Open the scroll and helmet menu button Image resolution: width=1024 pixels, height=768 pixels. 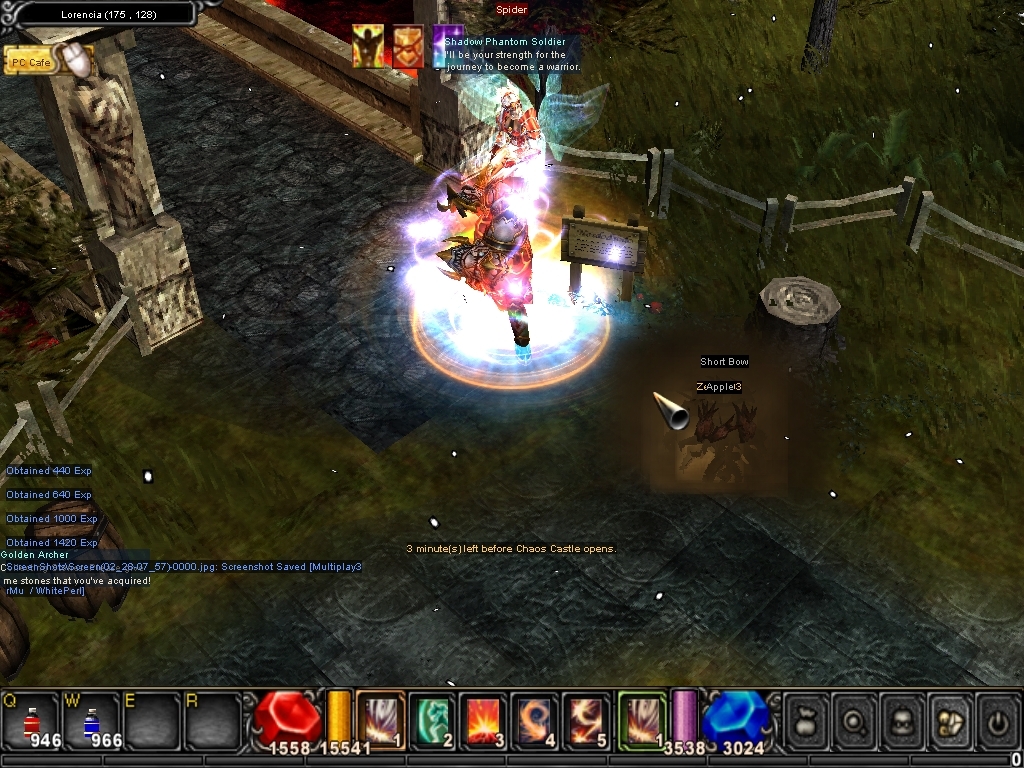click(x=949, y=719)
